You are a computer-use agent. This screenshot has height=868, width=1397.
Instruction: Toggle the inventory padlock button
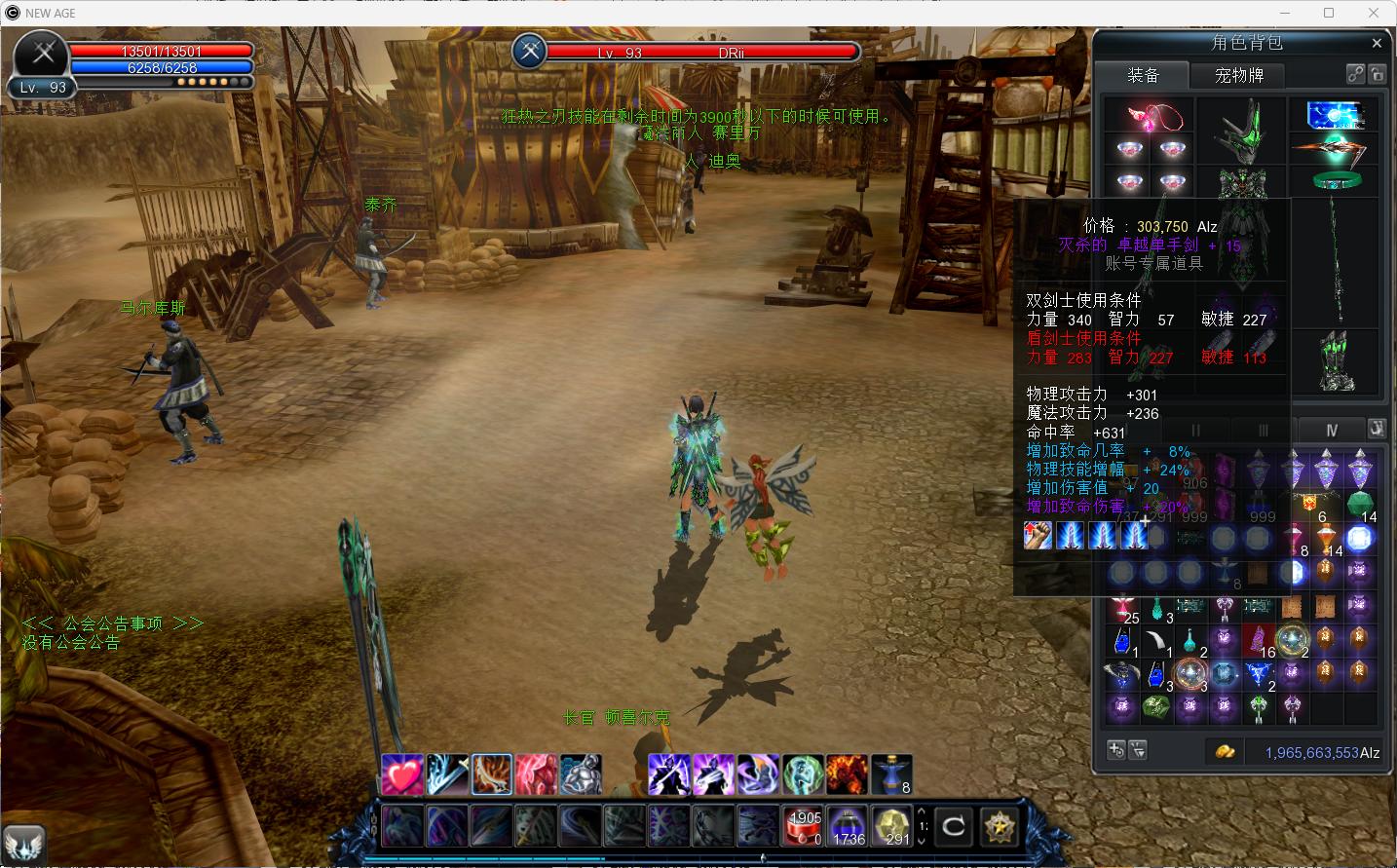point(1377,74)
